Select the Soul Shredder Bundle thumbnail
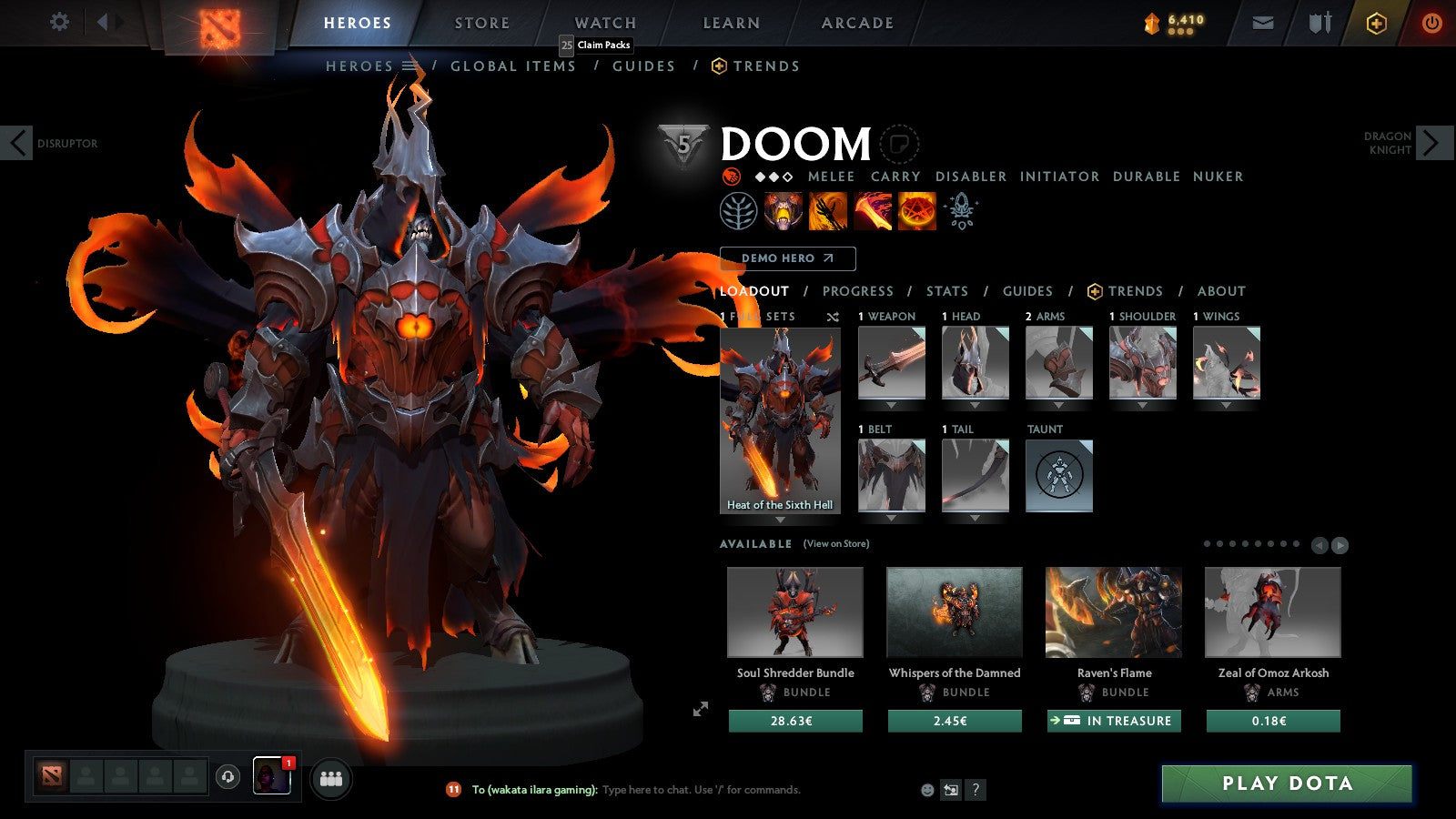 tap(794, 612)
